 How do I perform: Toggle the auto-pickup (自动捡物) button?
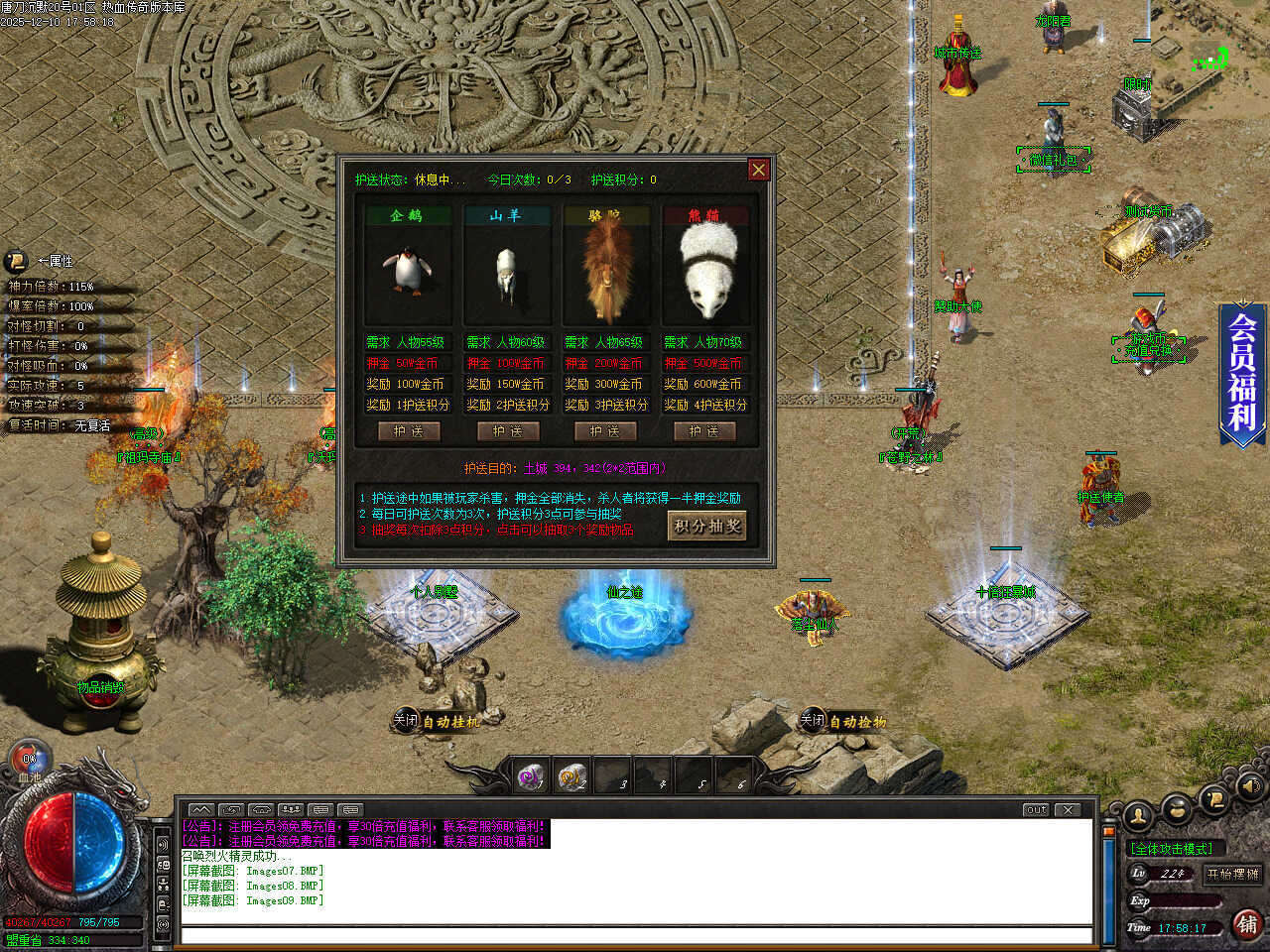(844, 721)
